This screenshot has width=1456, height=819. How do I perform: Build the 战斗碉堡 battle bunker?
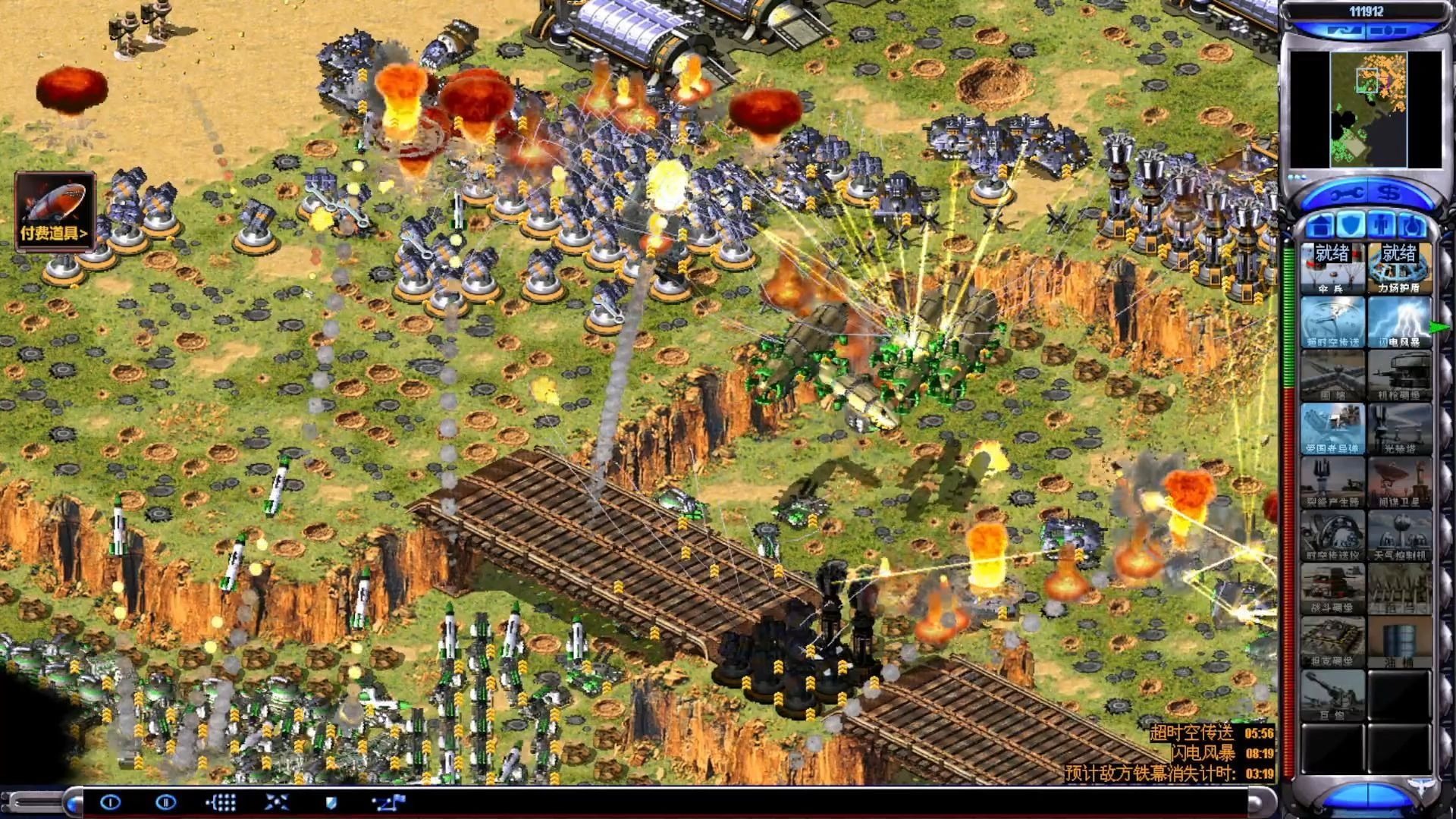(x=1332, y=588)
